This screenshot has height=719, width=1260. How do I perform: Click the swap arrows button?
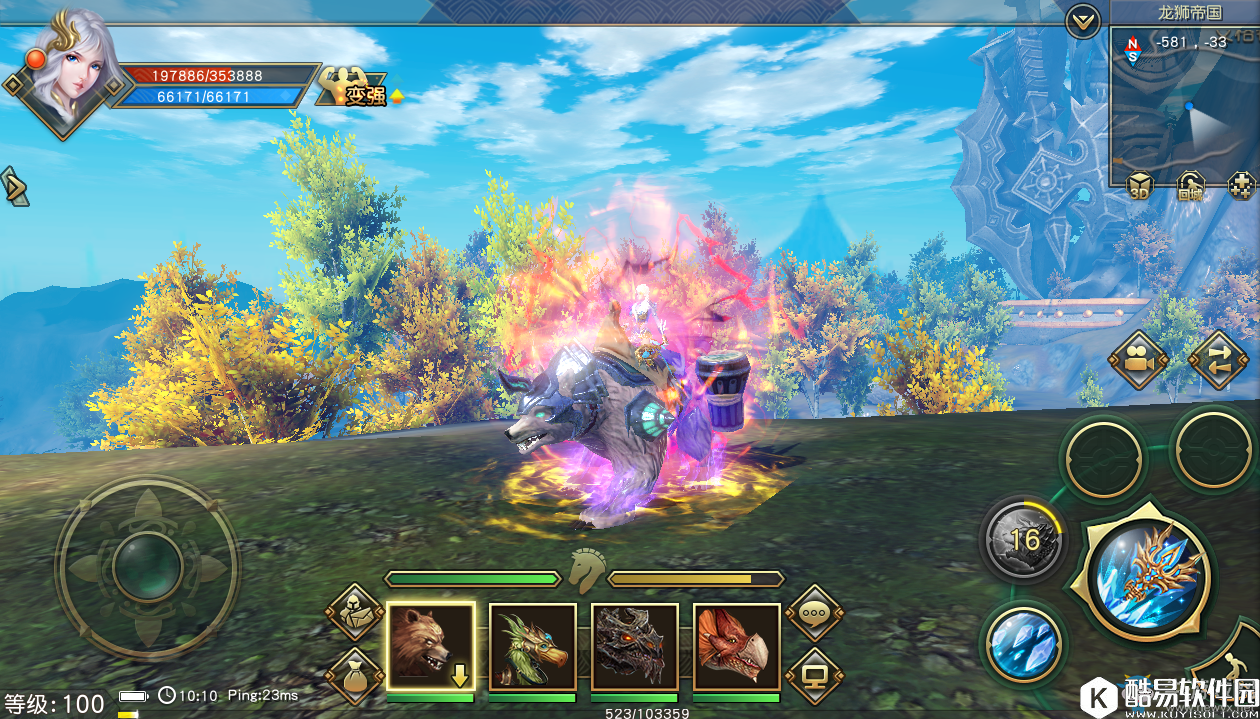[x=1218, y=361]
